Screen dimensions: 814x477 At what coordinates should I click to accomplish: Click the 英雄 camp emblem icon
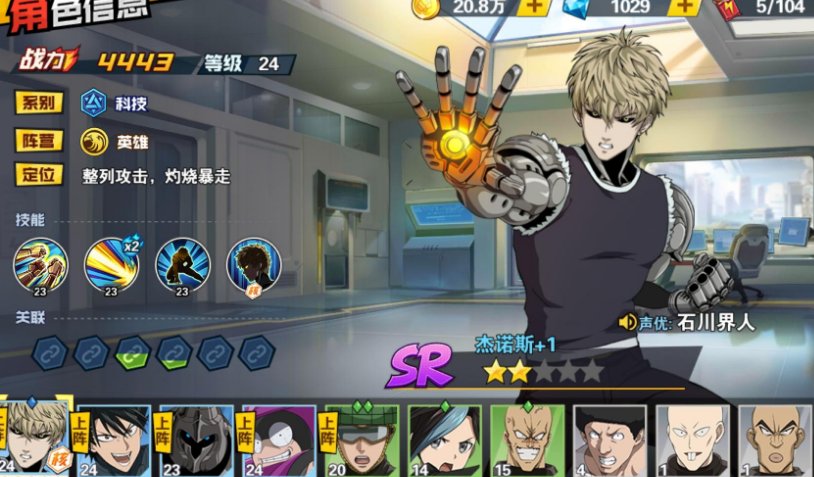tap(94, 140)
